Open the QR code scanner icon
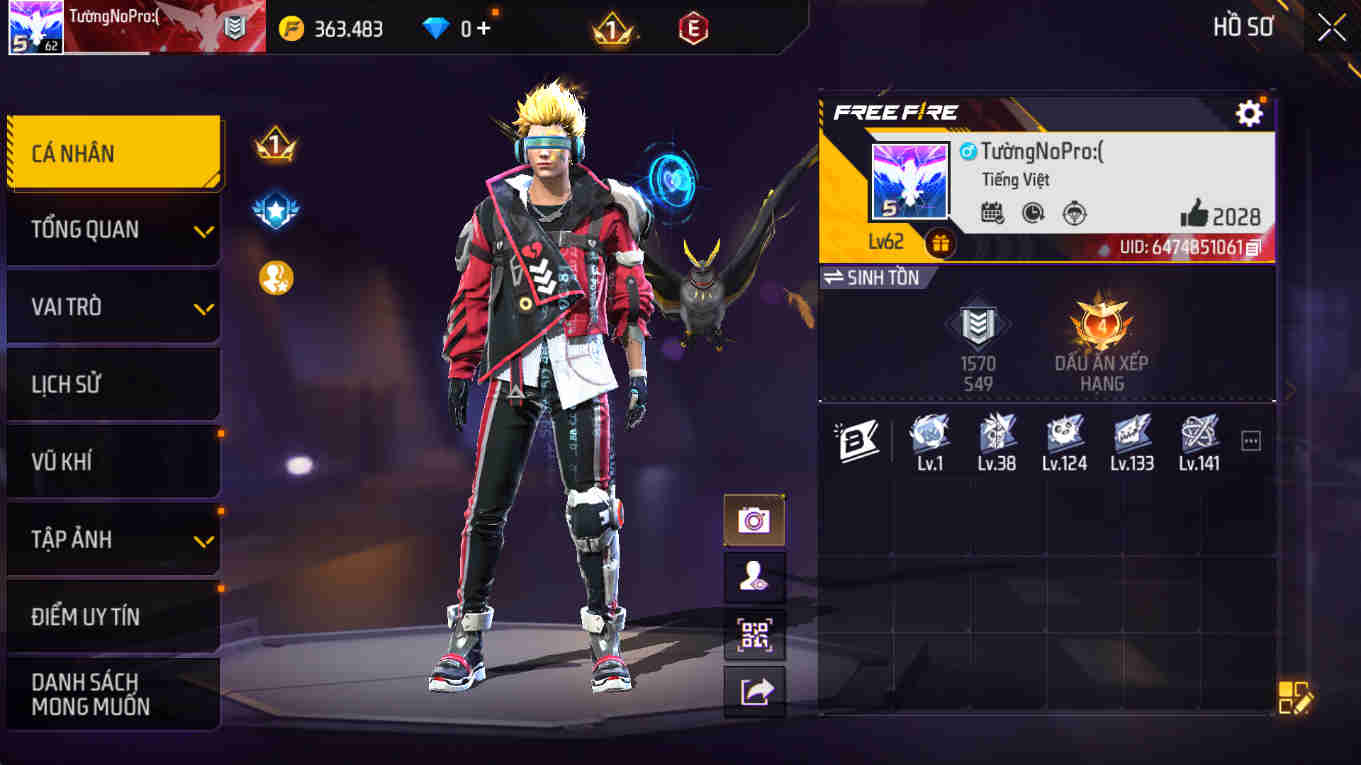This screenshot has width=1361, height=765. tap(754, 634)
